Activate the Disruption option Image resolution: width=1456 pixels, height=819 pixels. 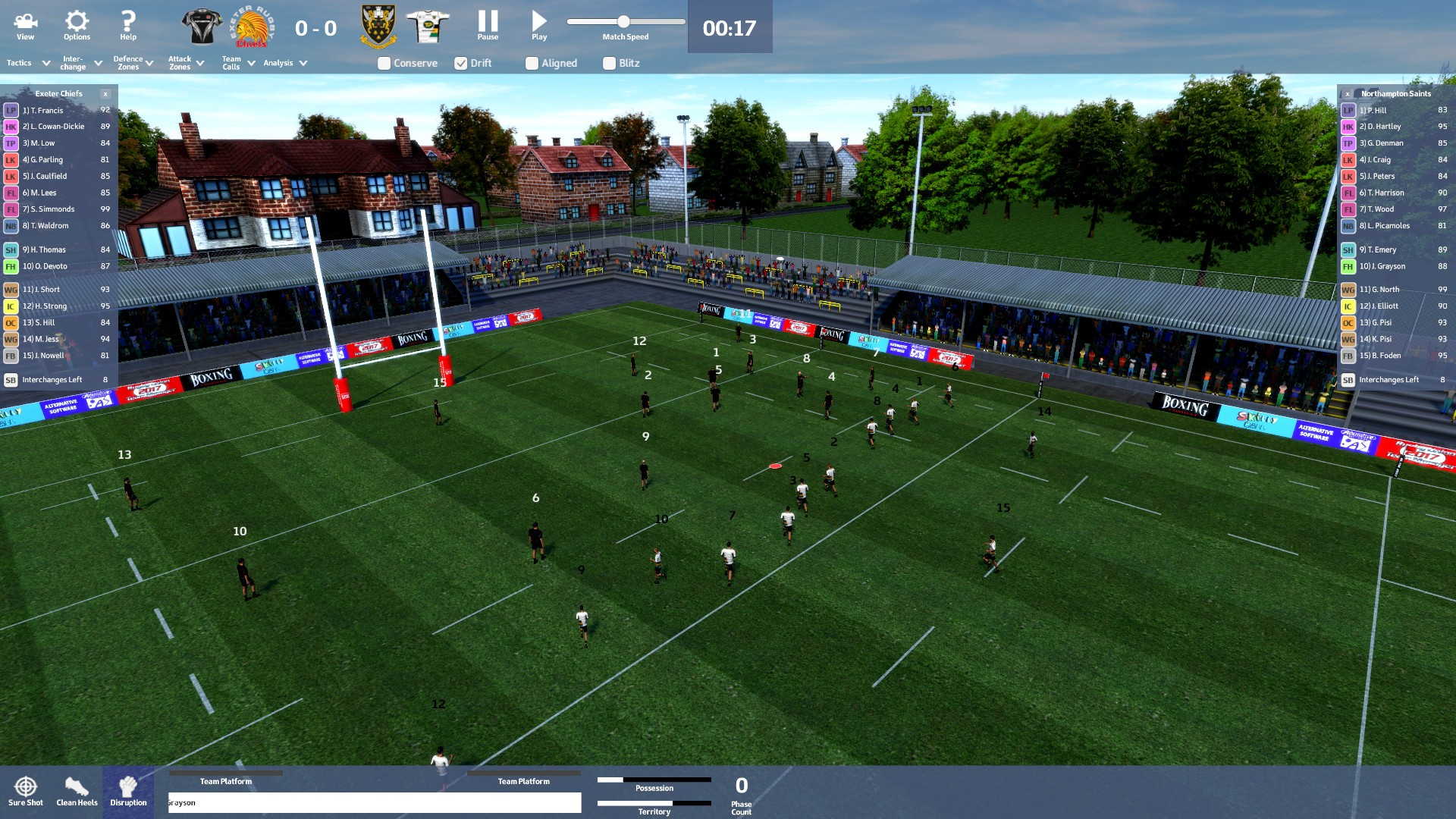(x=128, y=791)
